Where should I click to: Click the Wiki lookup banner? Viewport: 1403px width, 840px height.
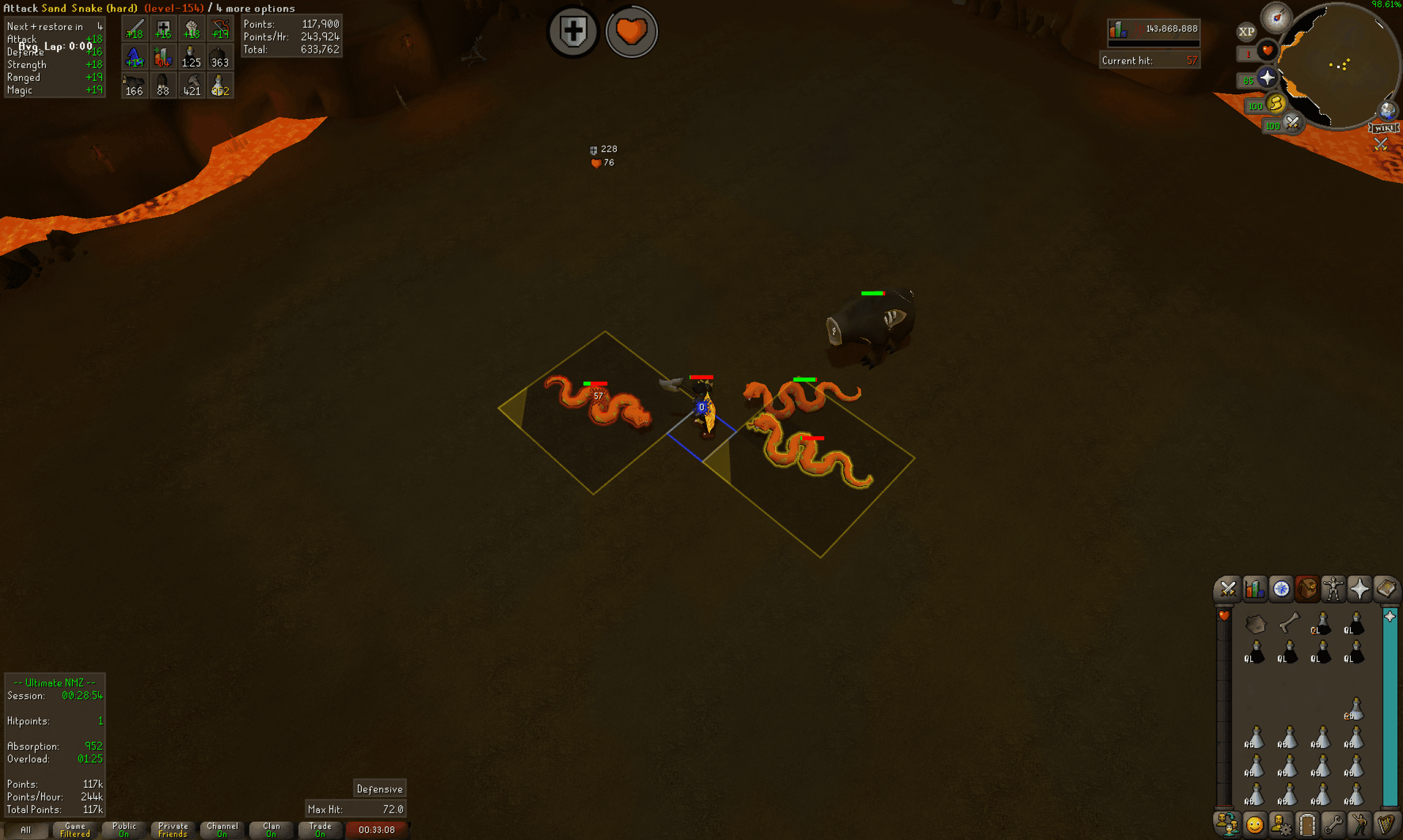point(1385,129)
